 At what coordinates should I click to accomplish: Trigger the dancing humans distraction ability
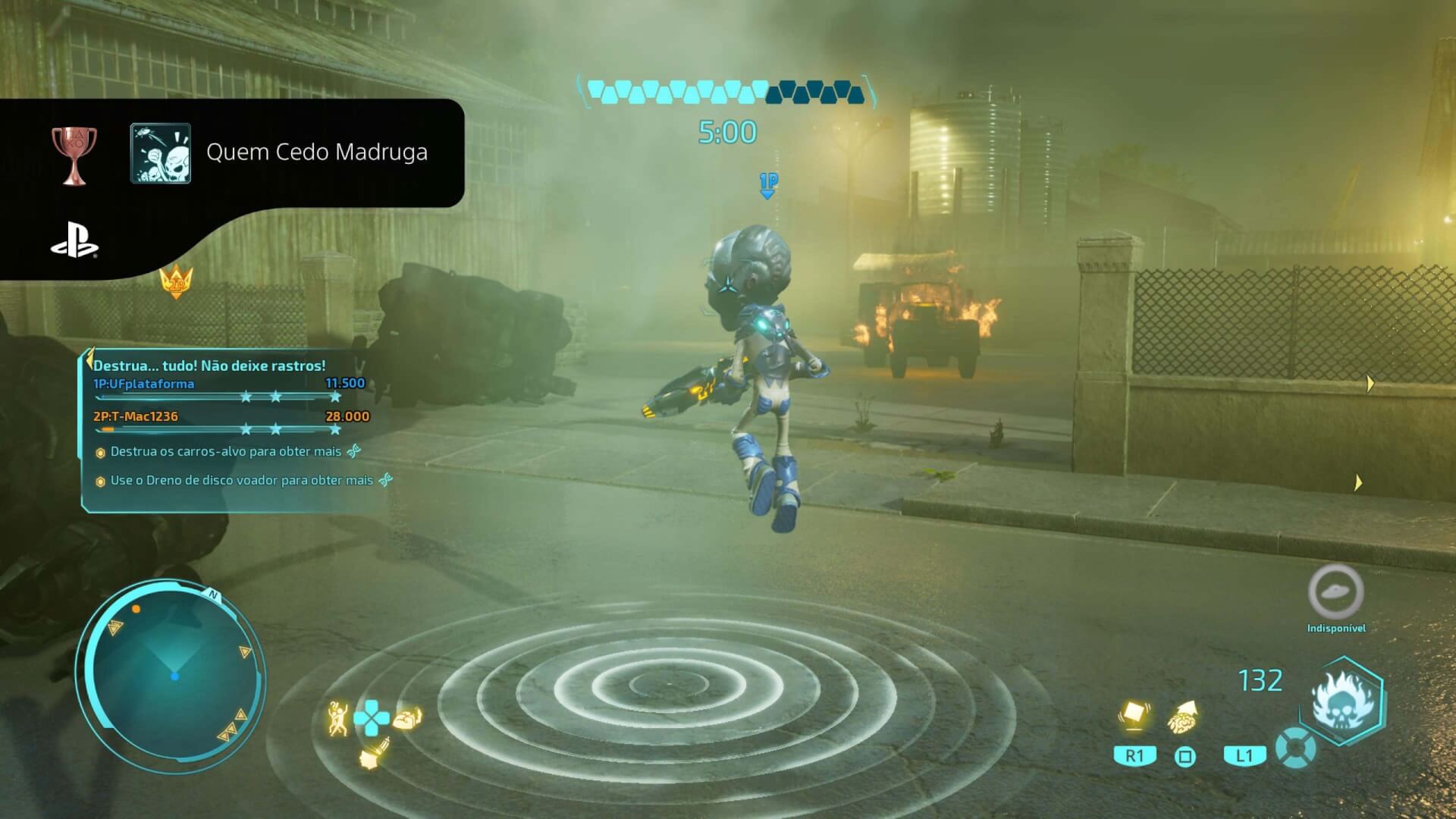click(337, 717)
